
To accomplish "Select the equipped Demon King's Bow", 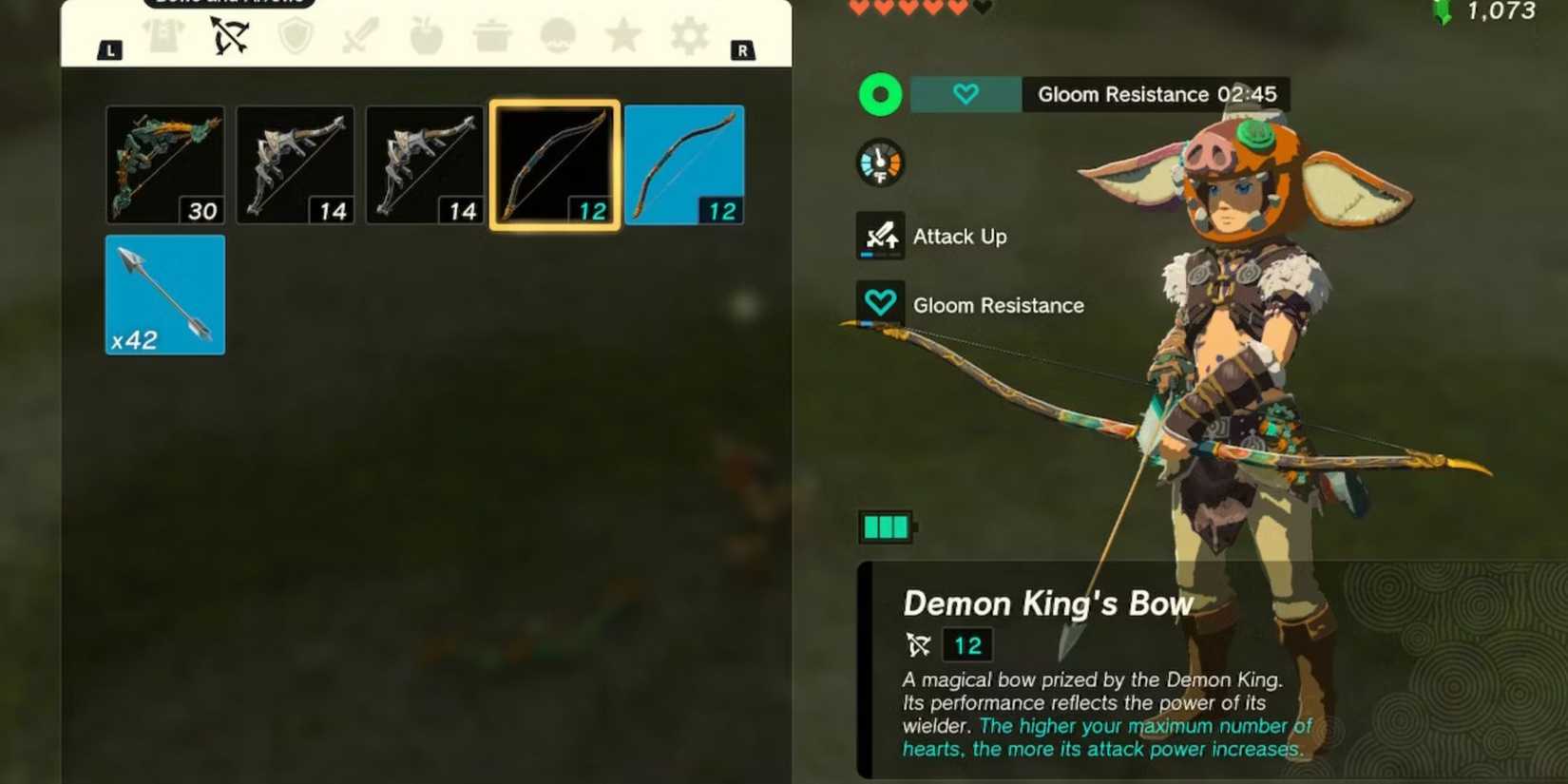I will click(554, 163).
